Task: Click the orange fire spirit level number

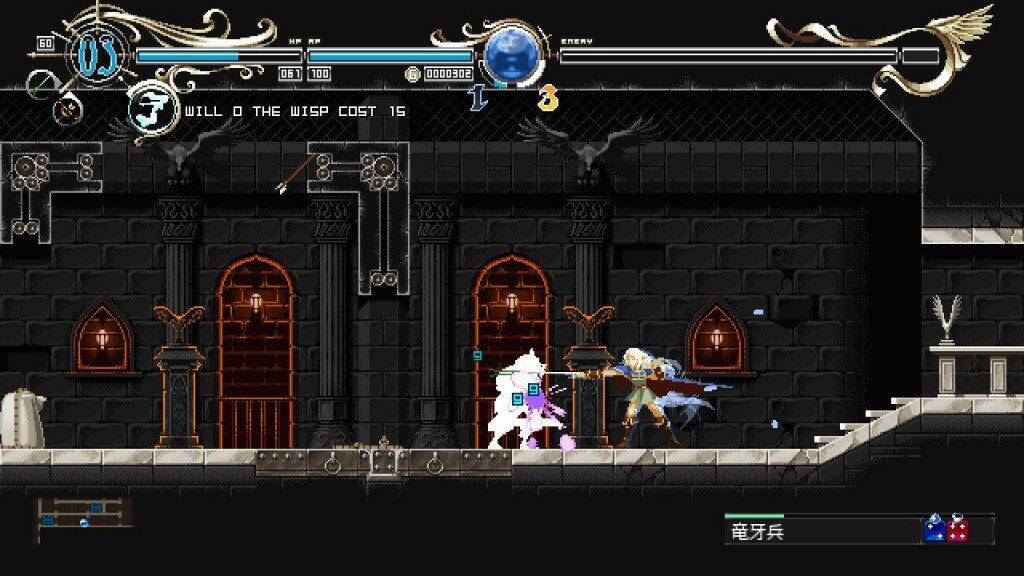Action: [x=547, y=98]
